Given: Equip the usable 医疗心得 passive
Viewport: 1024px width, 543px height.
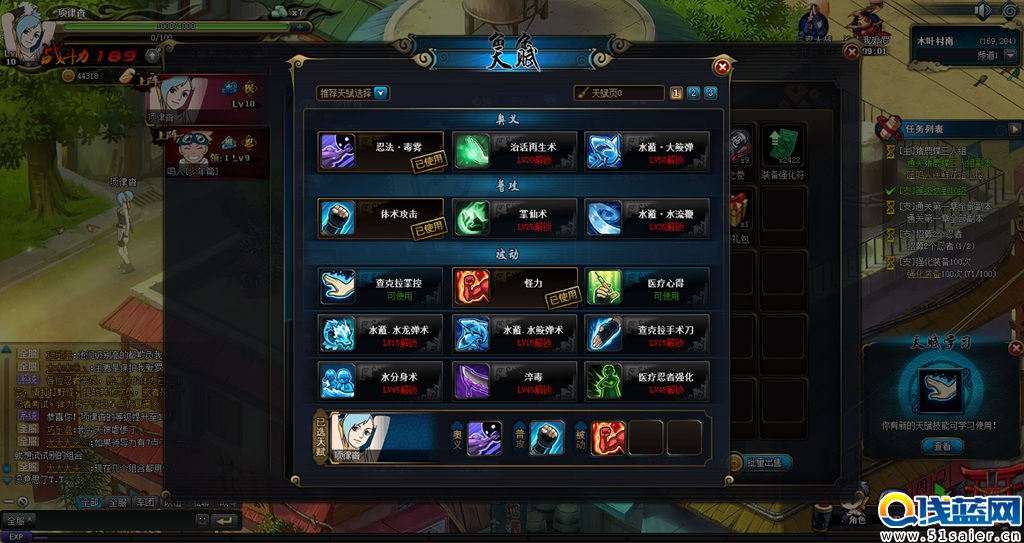Looking at the screenshot, I should tap(647, 286).
